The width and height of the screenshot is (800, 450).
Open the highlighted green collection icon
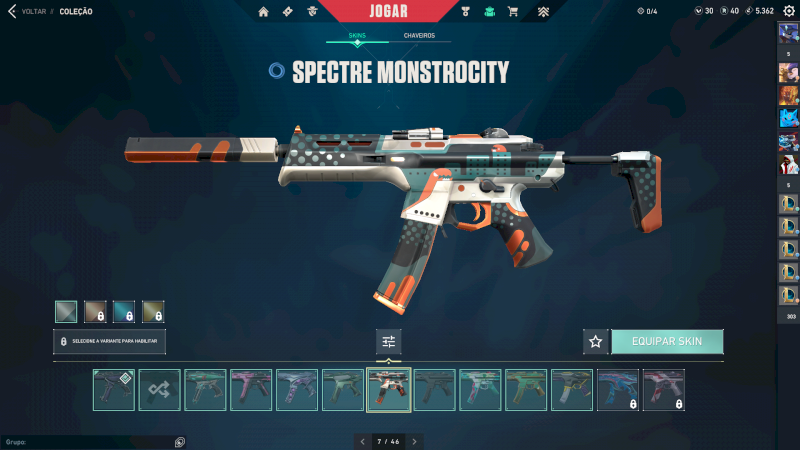[489, 12]
